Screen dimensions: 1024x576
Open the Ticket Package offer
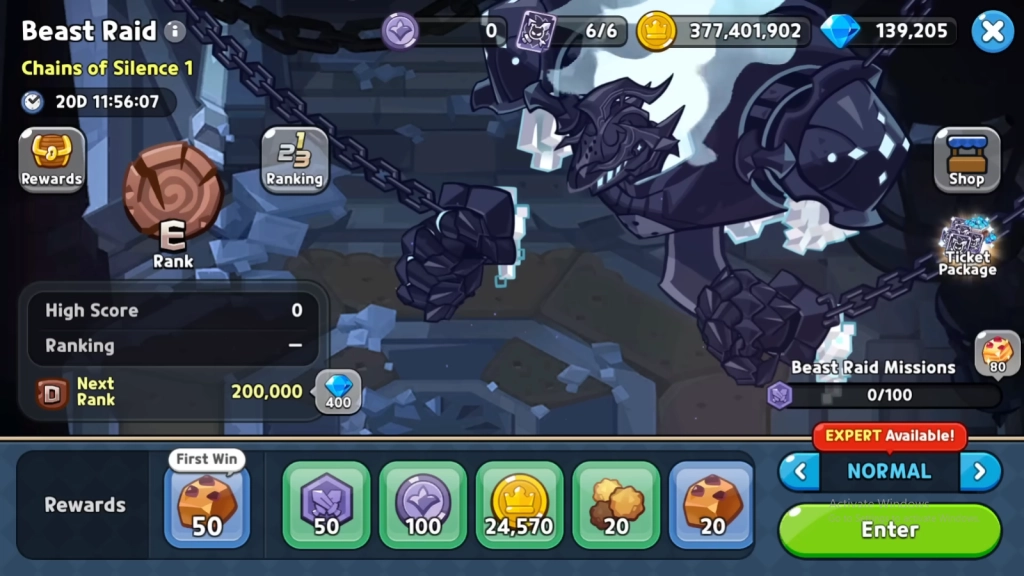967,247
